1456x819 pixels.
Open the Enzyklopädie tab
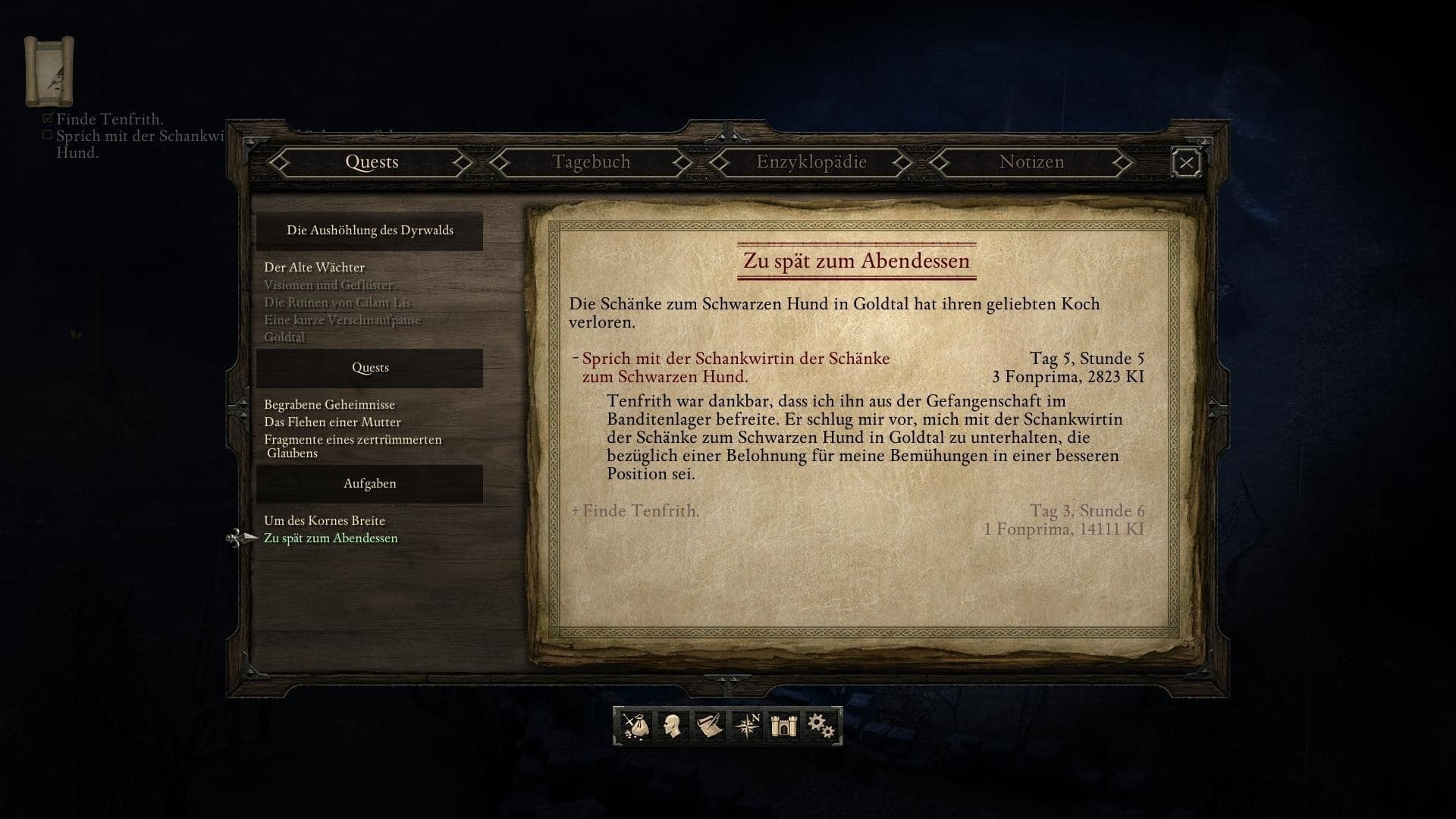[811, 162]
